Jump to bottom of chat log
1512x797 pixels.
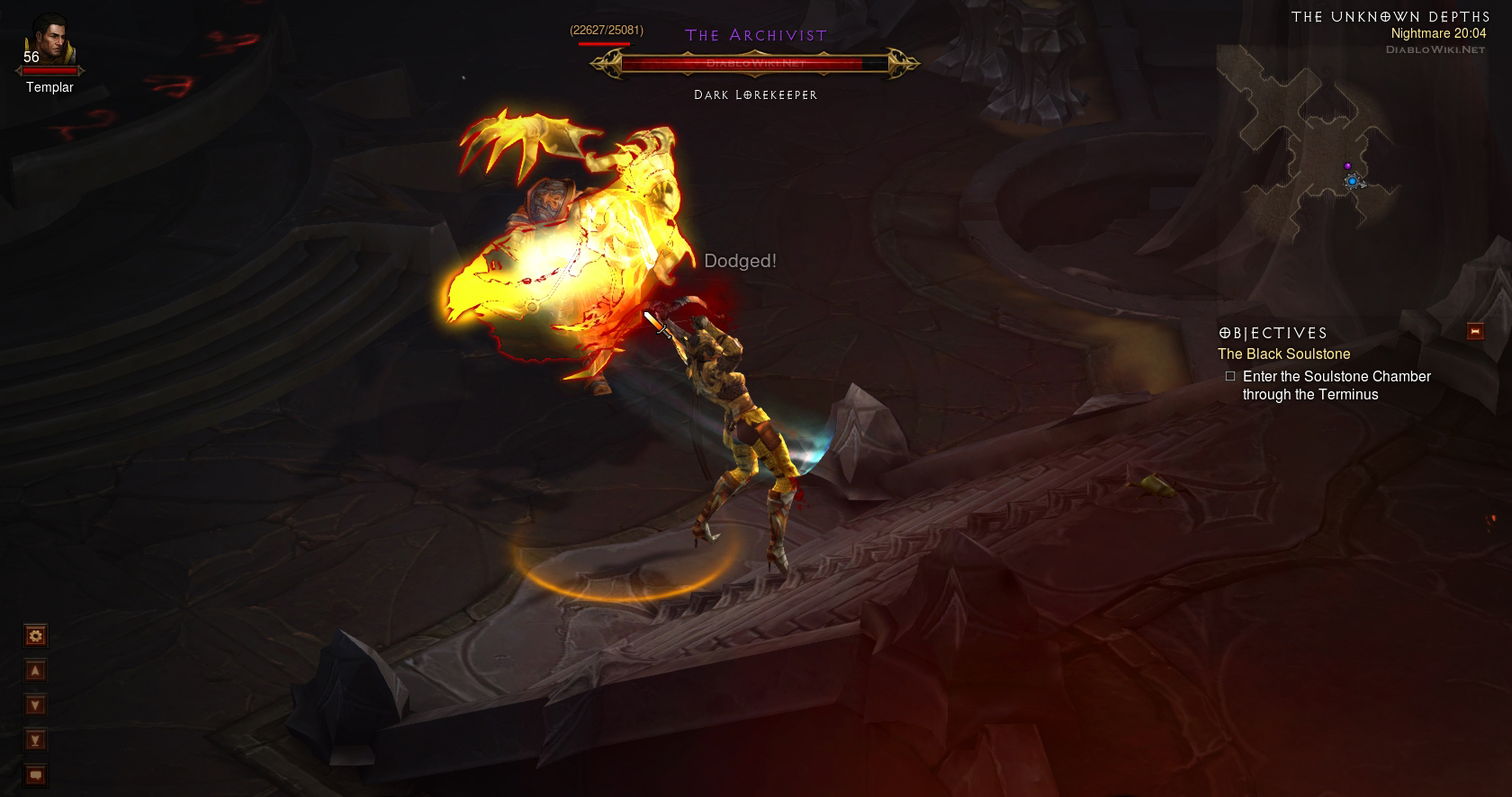35,740
